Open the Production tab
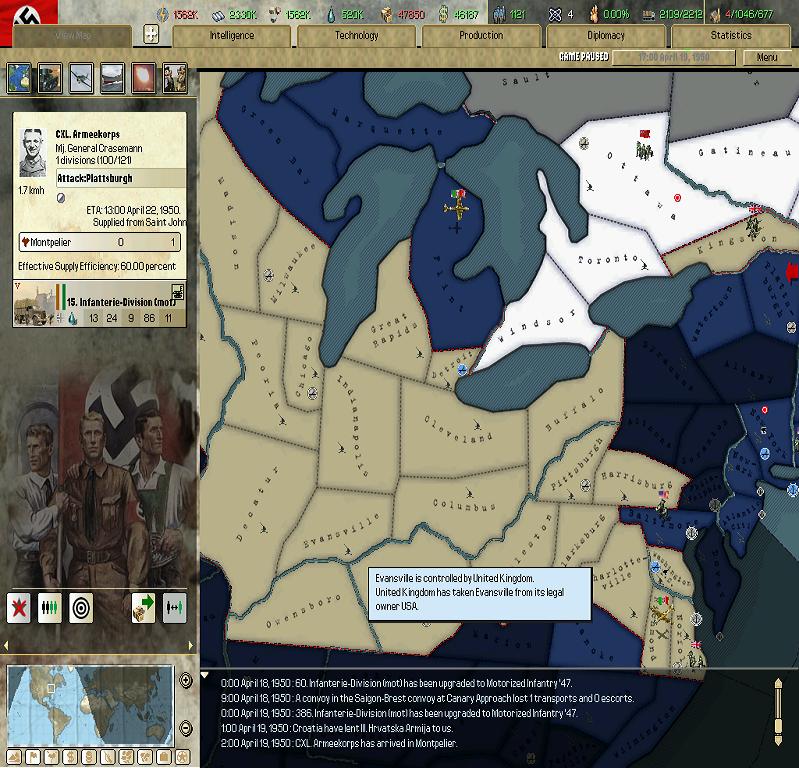799x768 pixels. (481, 35)
